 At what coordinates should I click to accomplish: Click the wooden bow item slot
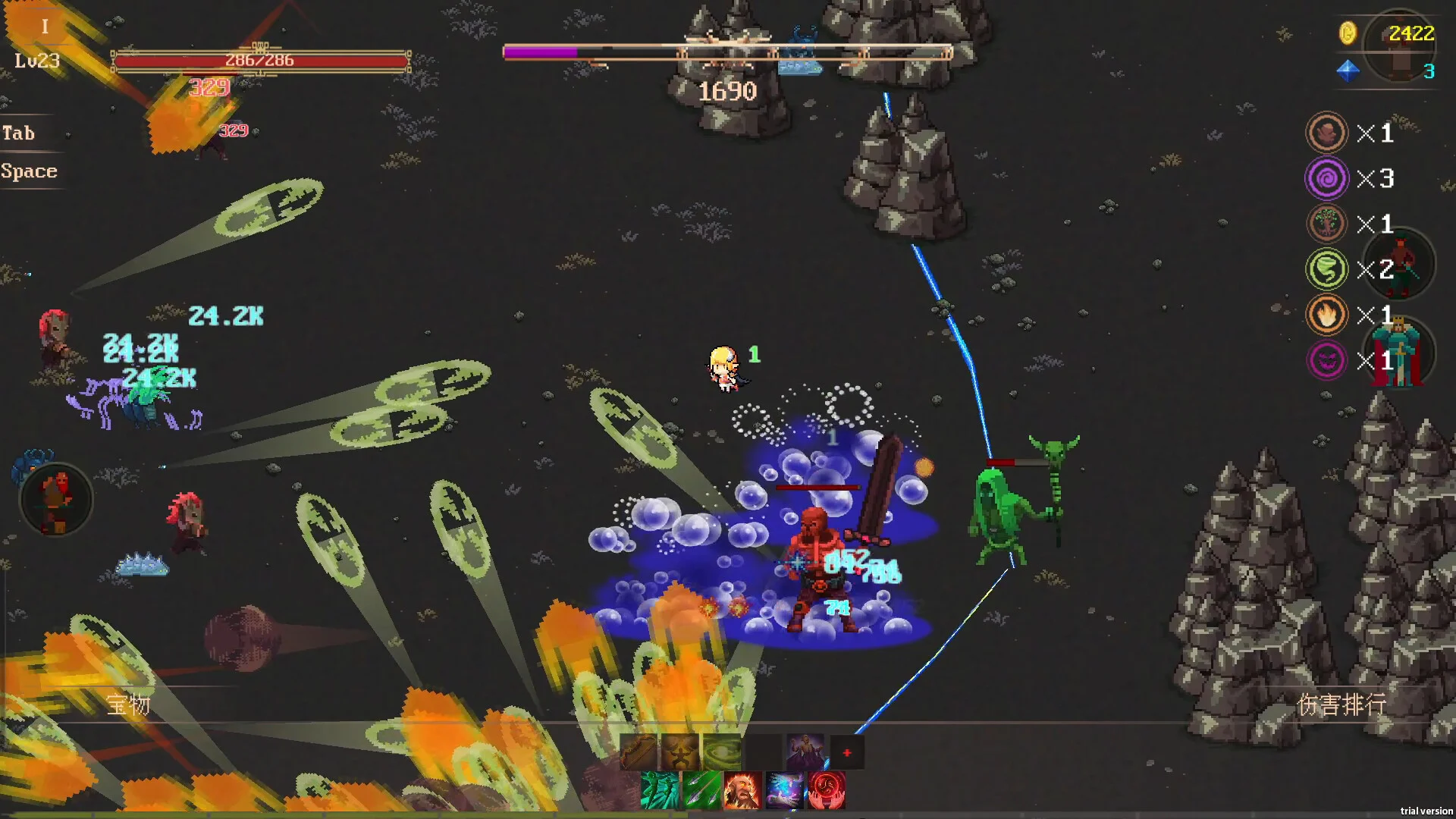point(639,752)
